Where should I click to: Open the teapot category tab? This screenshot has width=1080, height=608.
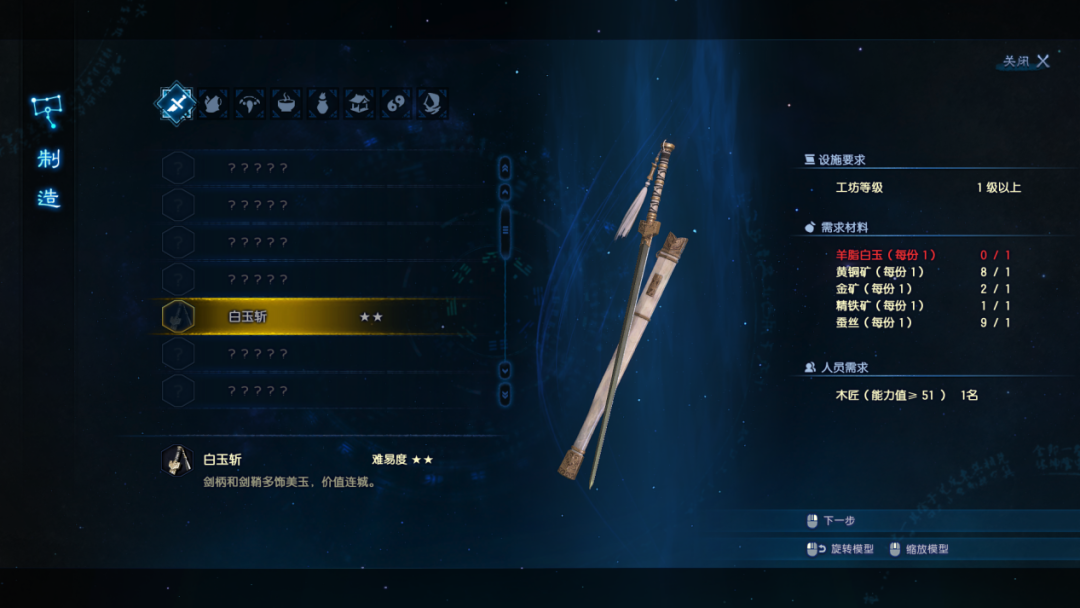[212, 103]
